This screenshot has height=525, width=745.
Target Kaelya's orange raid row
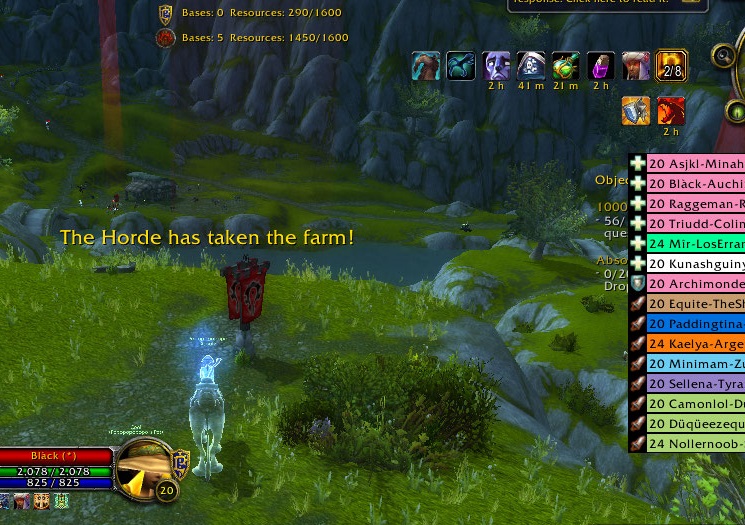[x=695, y=344]
